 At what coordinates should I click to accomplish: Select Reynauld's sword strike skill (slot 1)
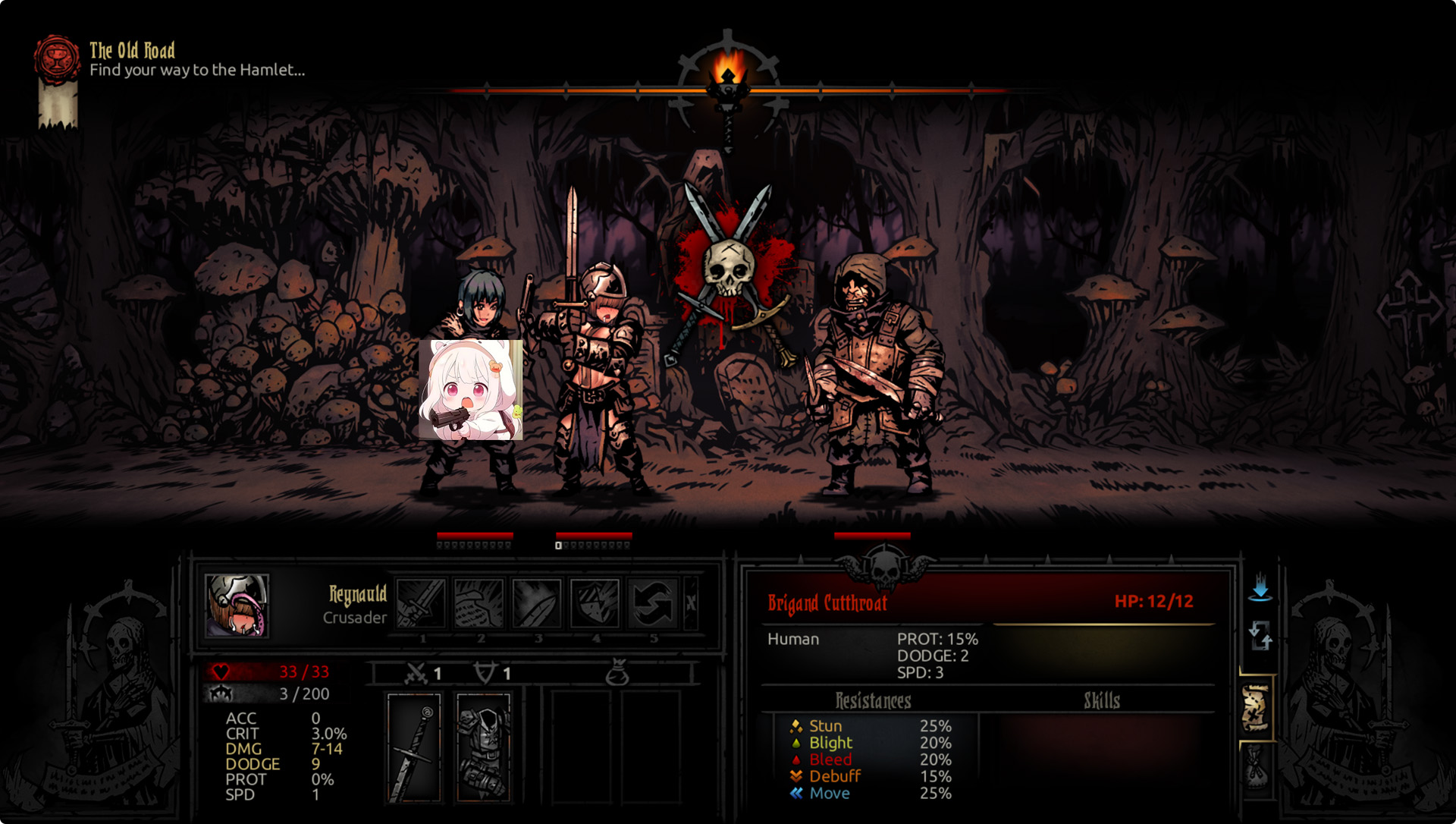421,603
